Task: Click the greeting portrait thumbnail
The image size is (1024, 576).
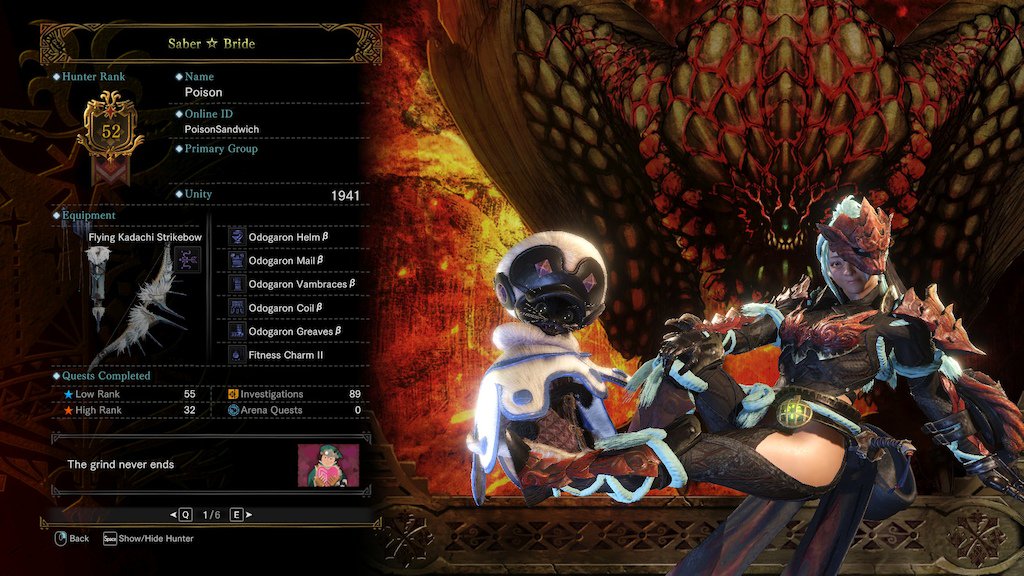Action: (x=328, y=465)
